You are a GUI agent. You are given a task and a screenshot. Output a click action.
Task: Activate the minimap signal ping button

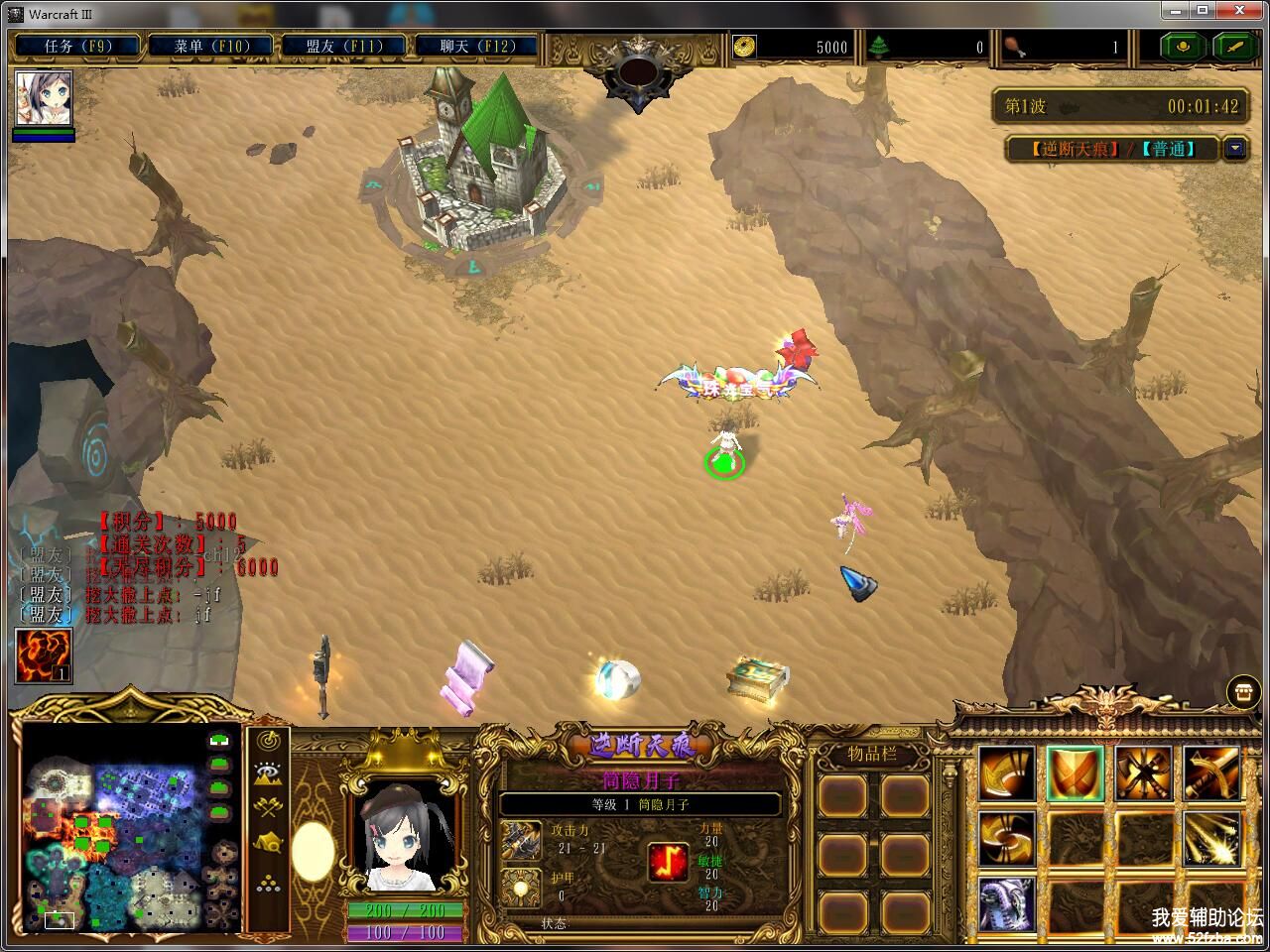click(267, 740)
